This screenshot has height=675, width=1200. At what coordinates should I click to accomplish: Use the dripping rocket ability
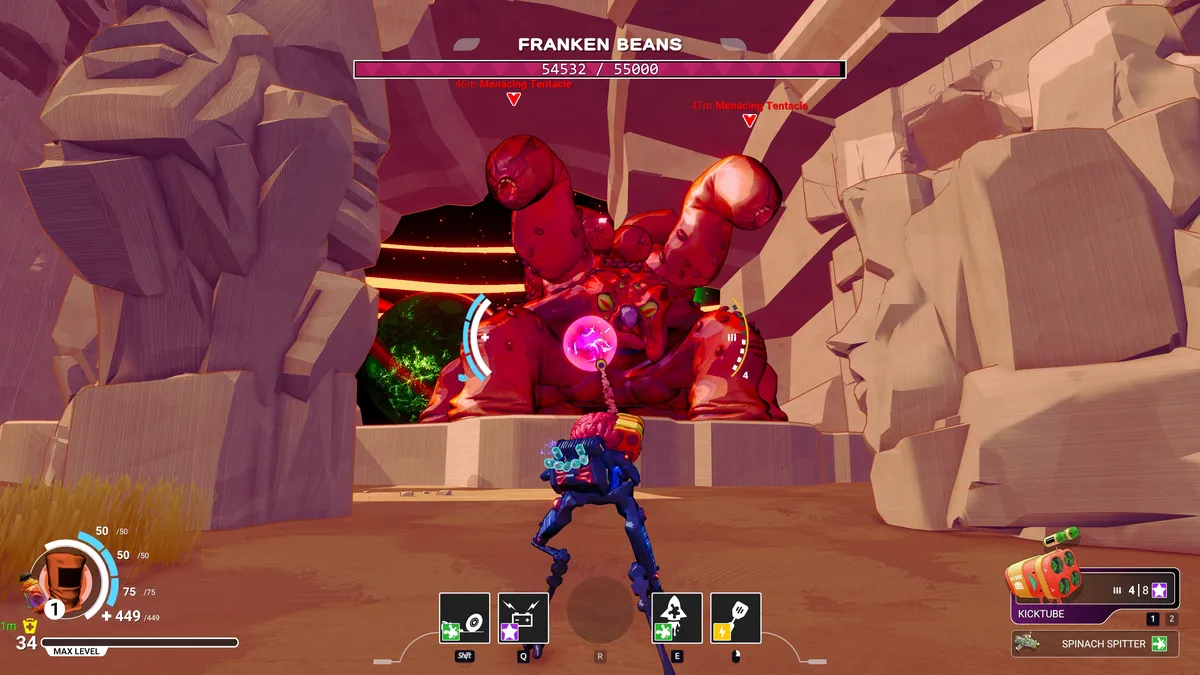[677, 618]
